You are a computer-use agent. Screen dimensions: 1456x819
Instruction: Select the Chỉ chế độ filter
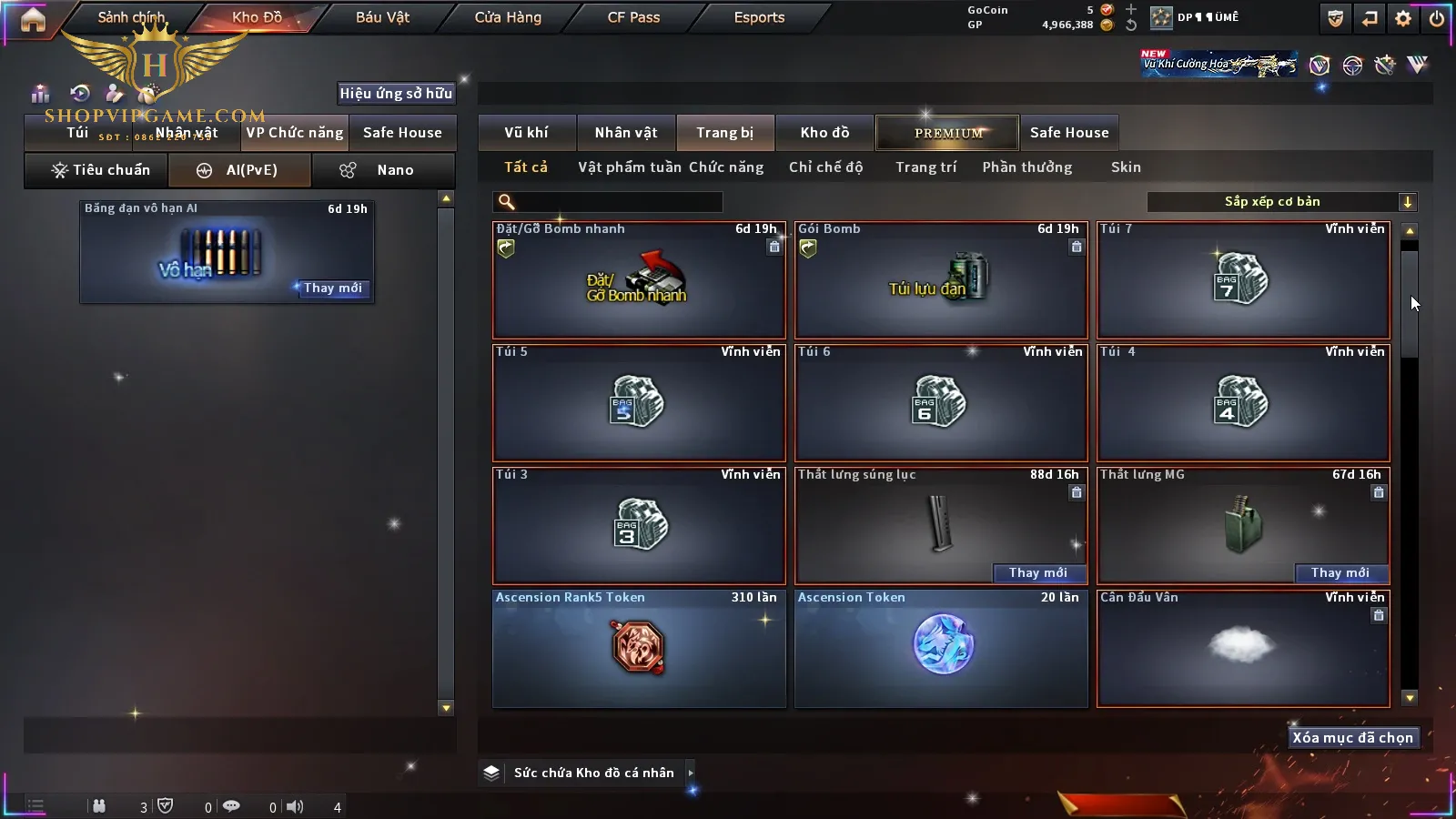pyautogui.click(x=825, y=167)
